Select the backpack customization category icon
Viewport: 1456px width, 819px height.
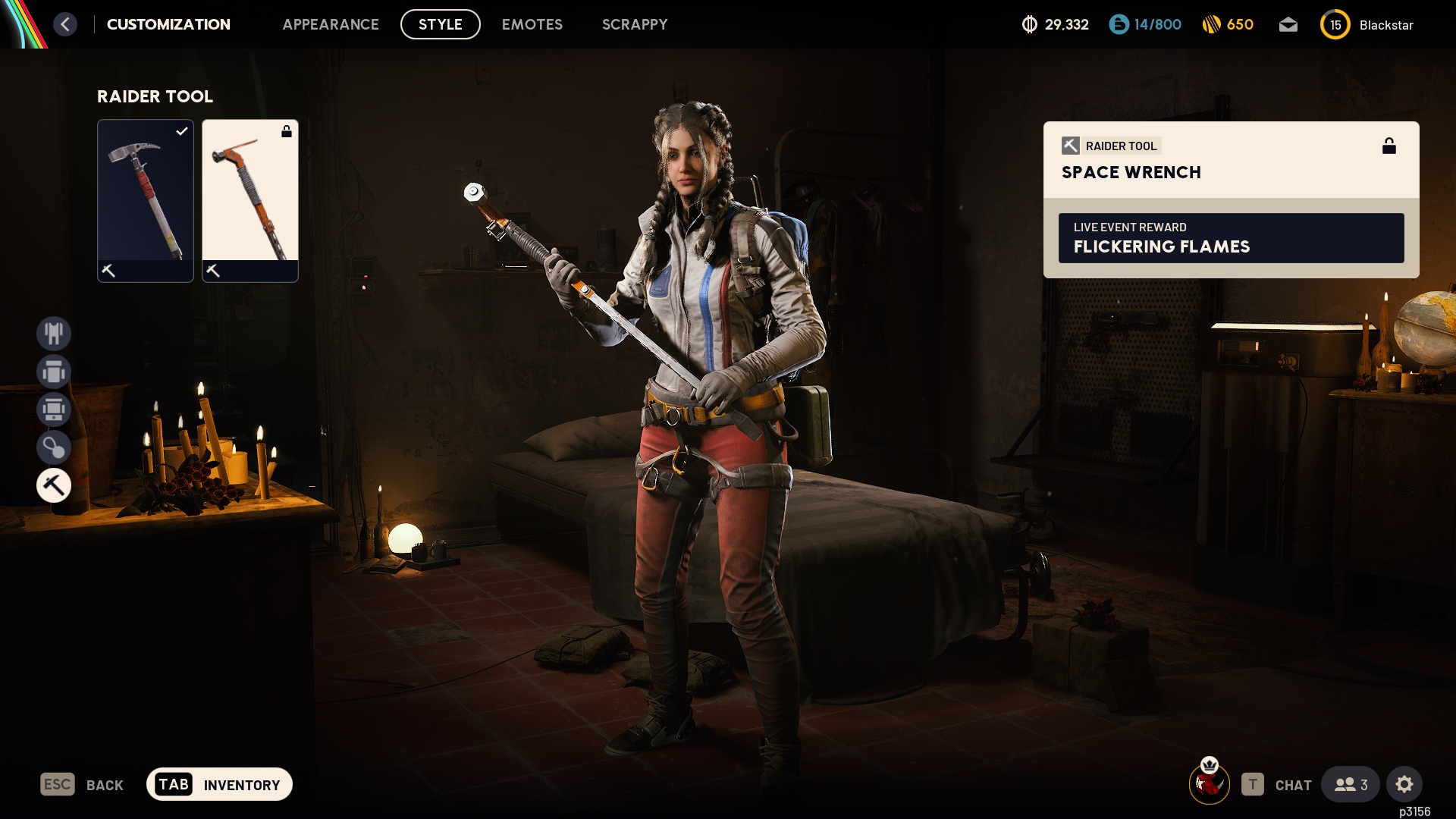click(x=54, y=409)
